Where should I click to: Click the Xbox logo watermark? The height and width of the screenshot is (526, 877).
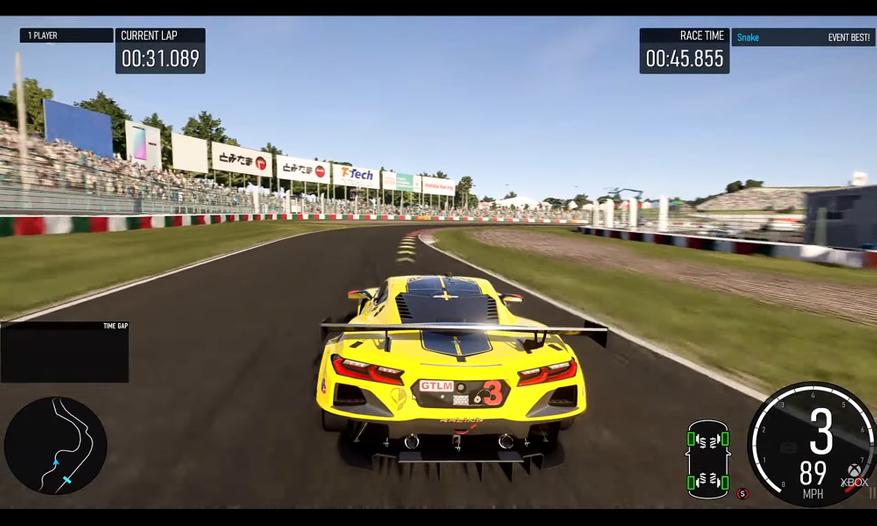pos(855,474)
